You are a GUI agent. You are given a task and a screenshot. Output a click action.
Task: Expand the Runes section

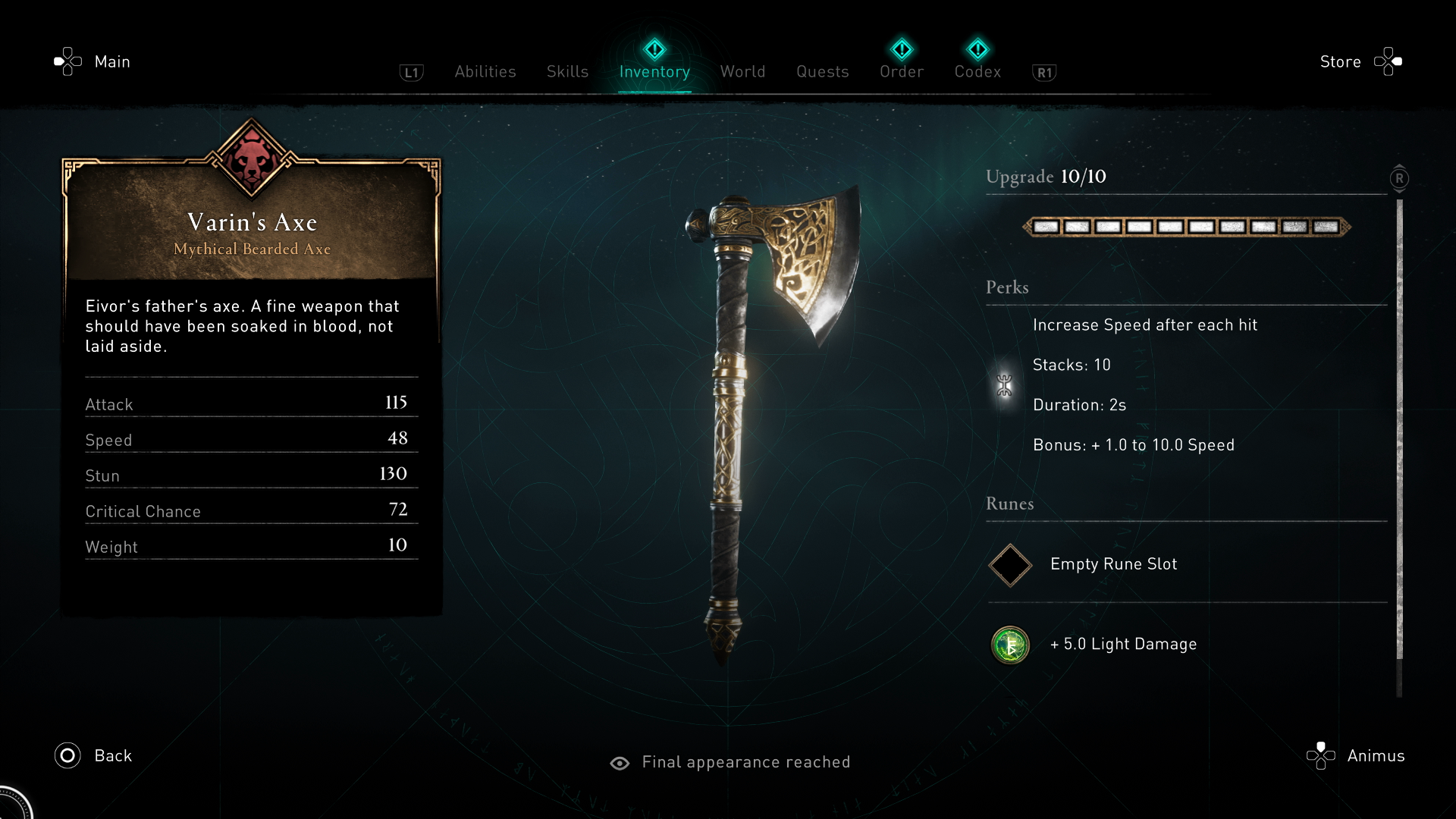(x=1009, y=504)
